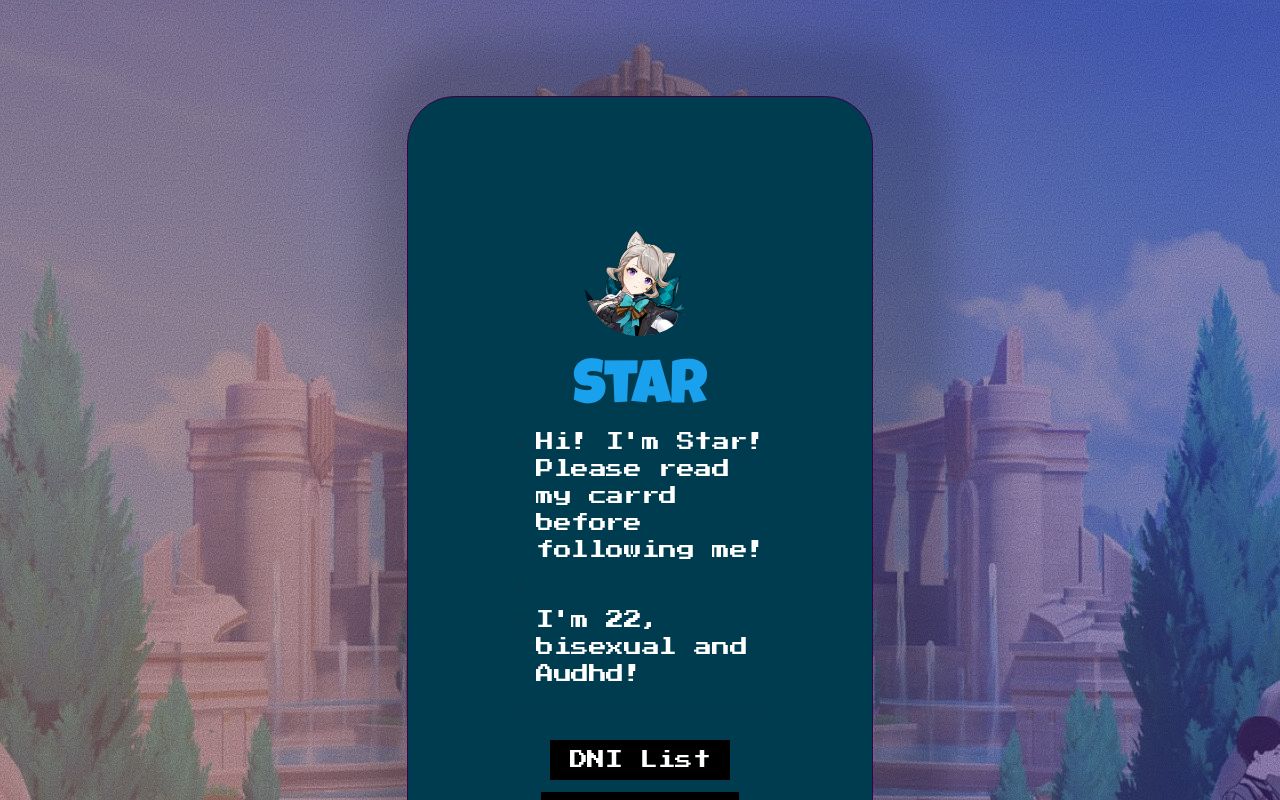Select the 'Hi! I'm Star!' greeting line
The width and height of the screenshot is (1280, 800).
tap(649, 440)
